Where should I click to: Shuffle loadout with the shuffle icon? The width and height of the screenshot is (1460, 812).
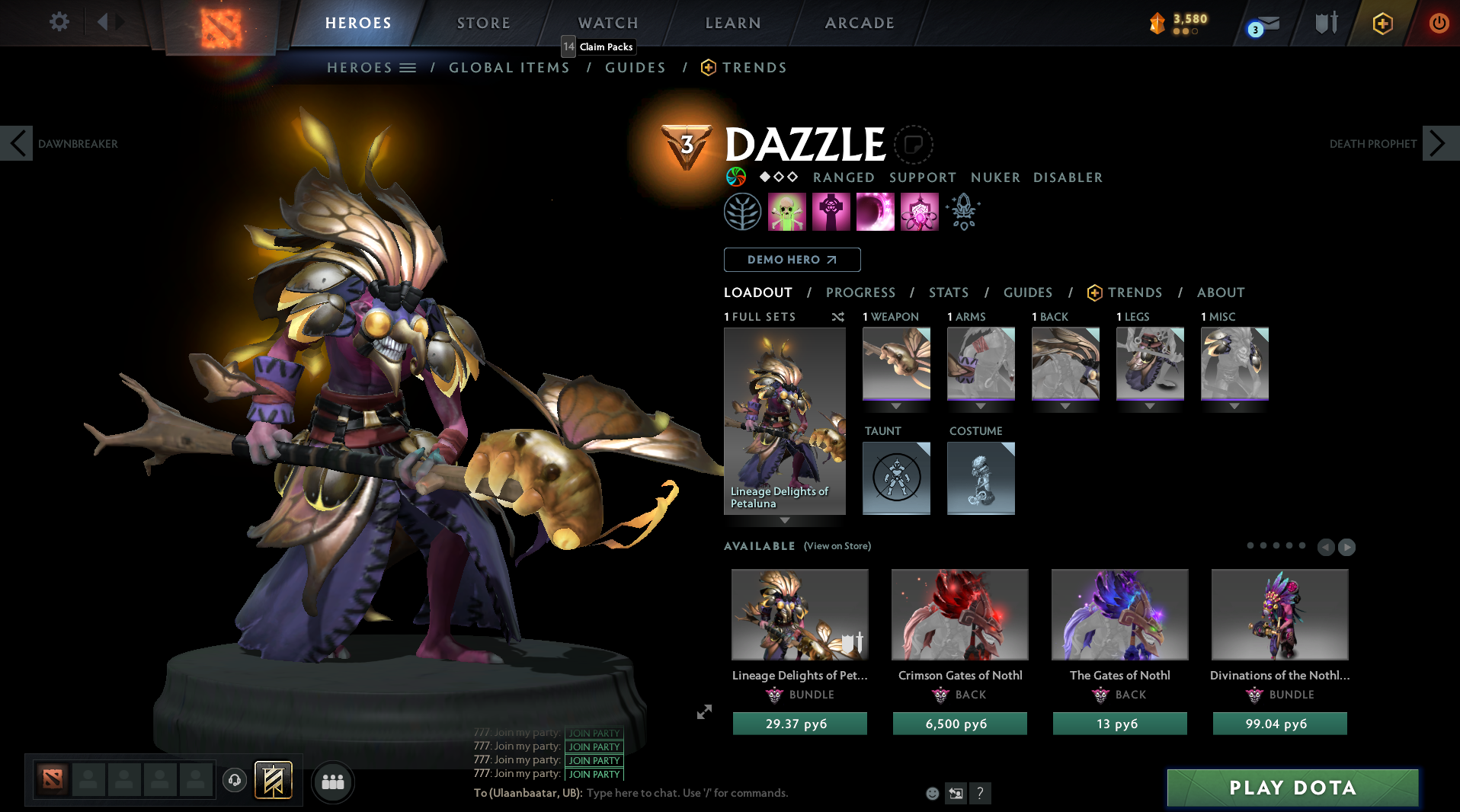pyautogui.click(x=837, y=318)
